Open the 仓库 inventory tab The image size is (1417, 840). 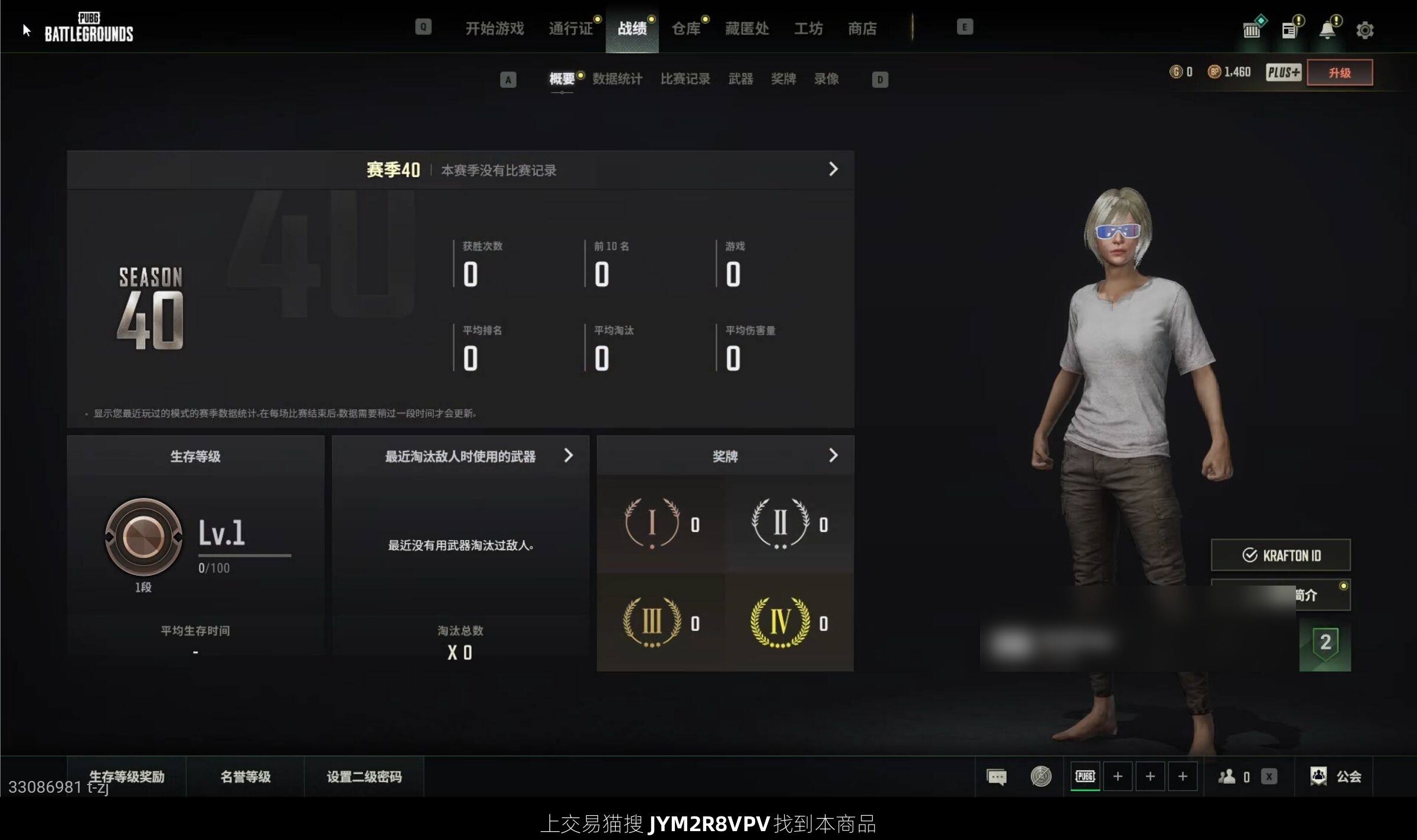tap(686, 28)
